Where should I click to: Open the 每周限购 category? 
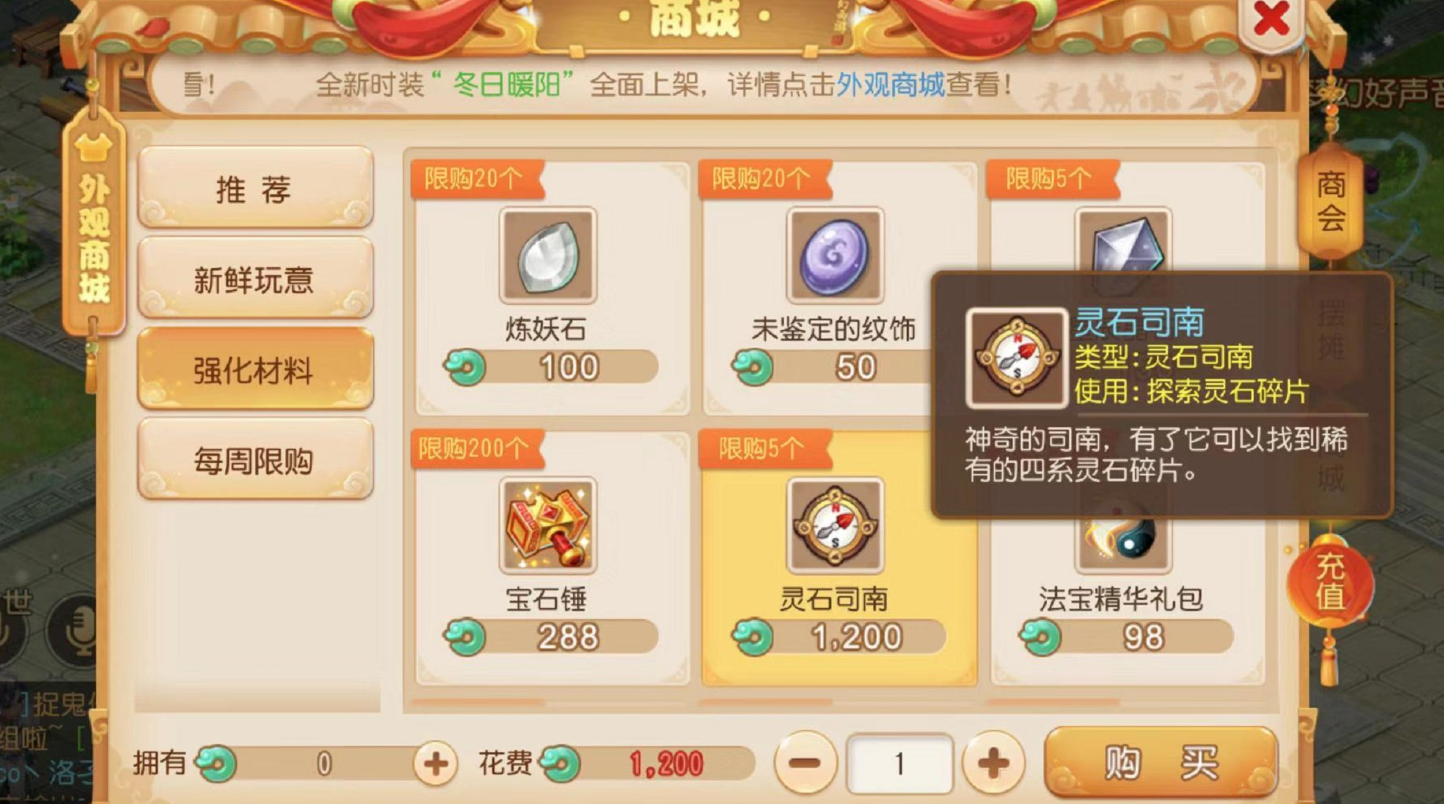click(255, 459)
